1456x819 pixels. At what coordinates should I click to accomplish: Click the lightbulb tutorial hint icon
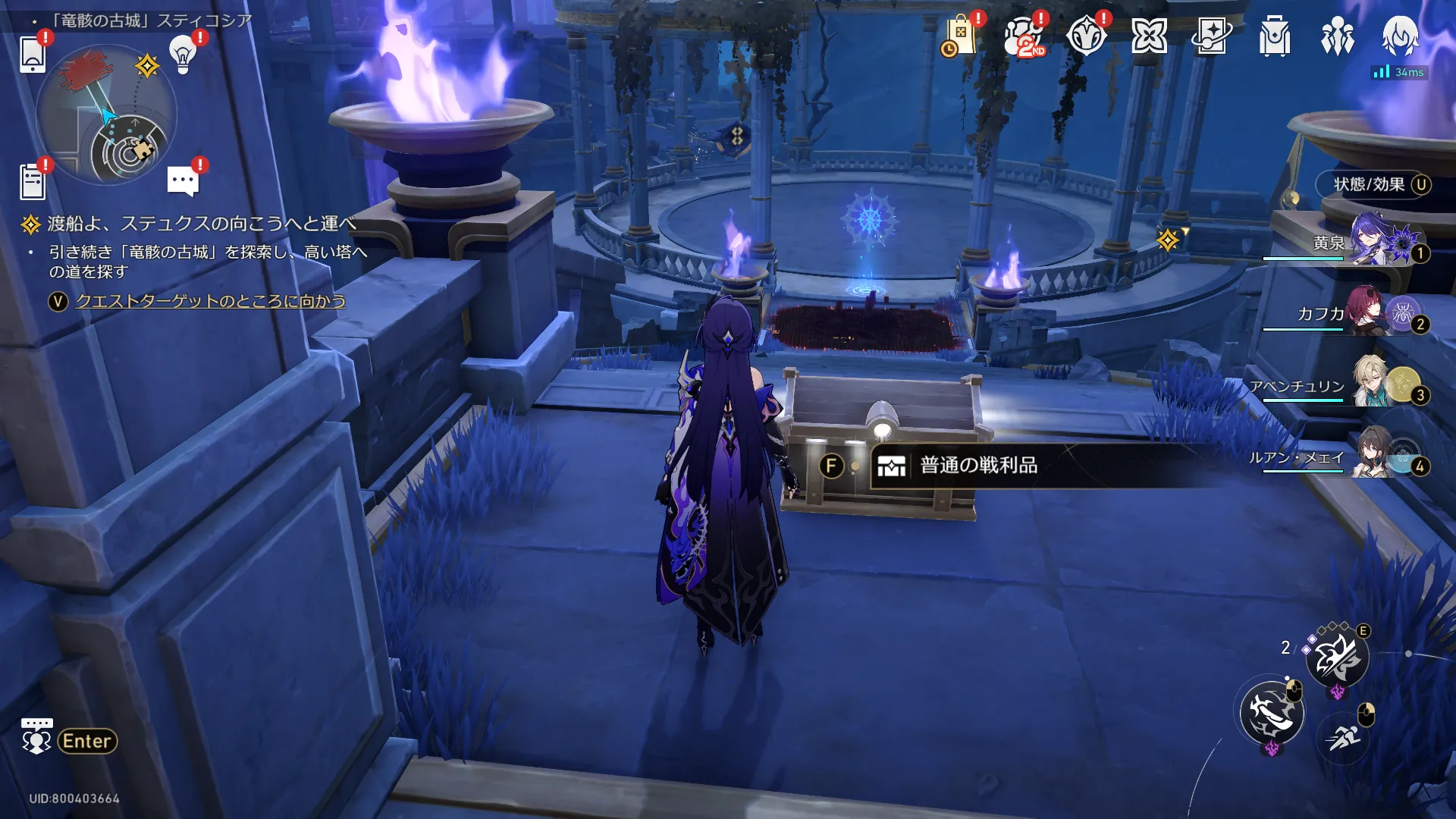coord(183,54)
